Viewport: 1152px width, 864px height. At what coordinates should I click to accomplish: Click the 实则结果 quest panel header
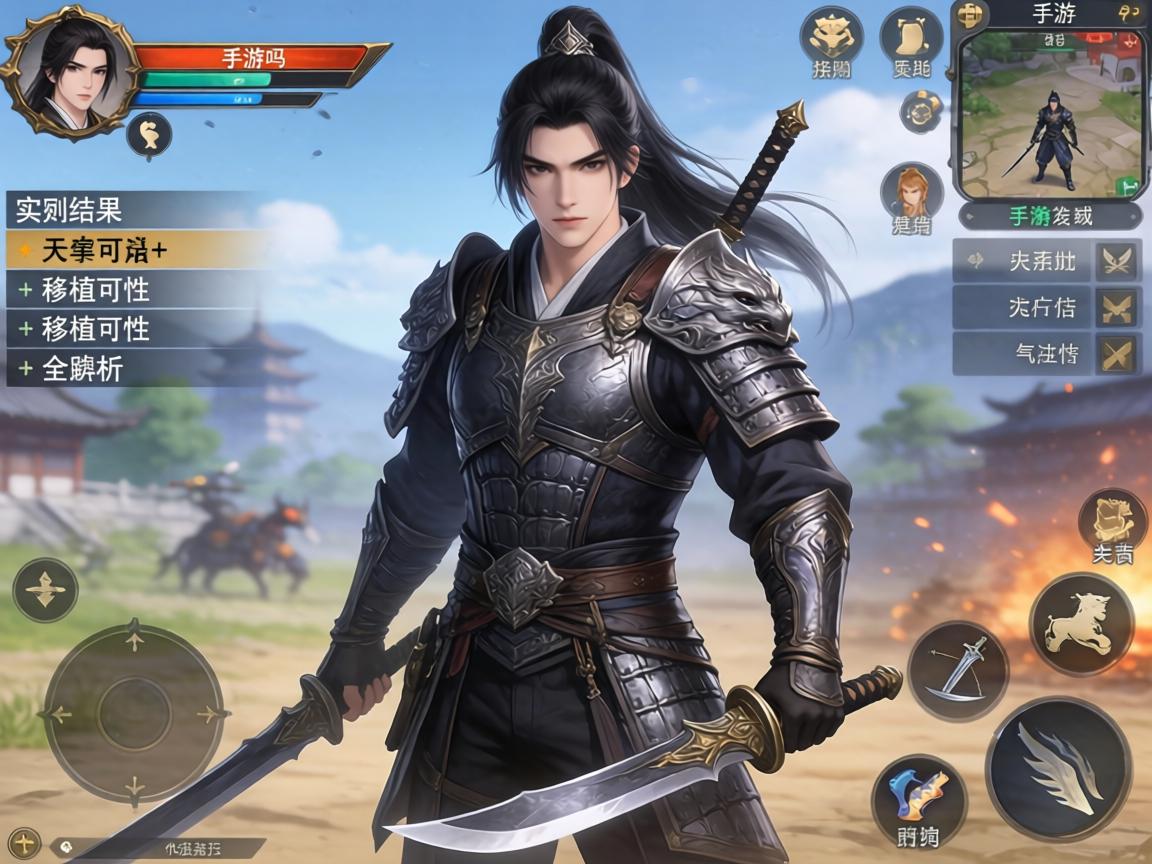(136, 210)
